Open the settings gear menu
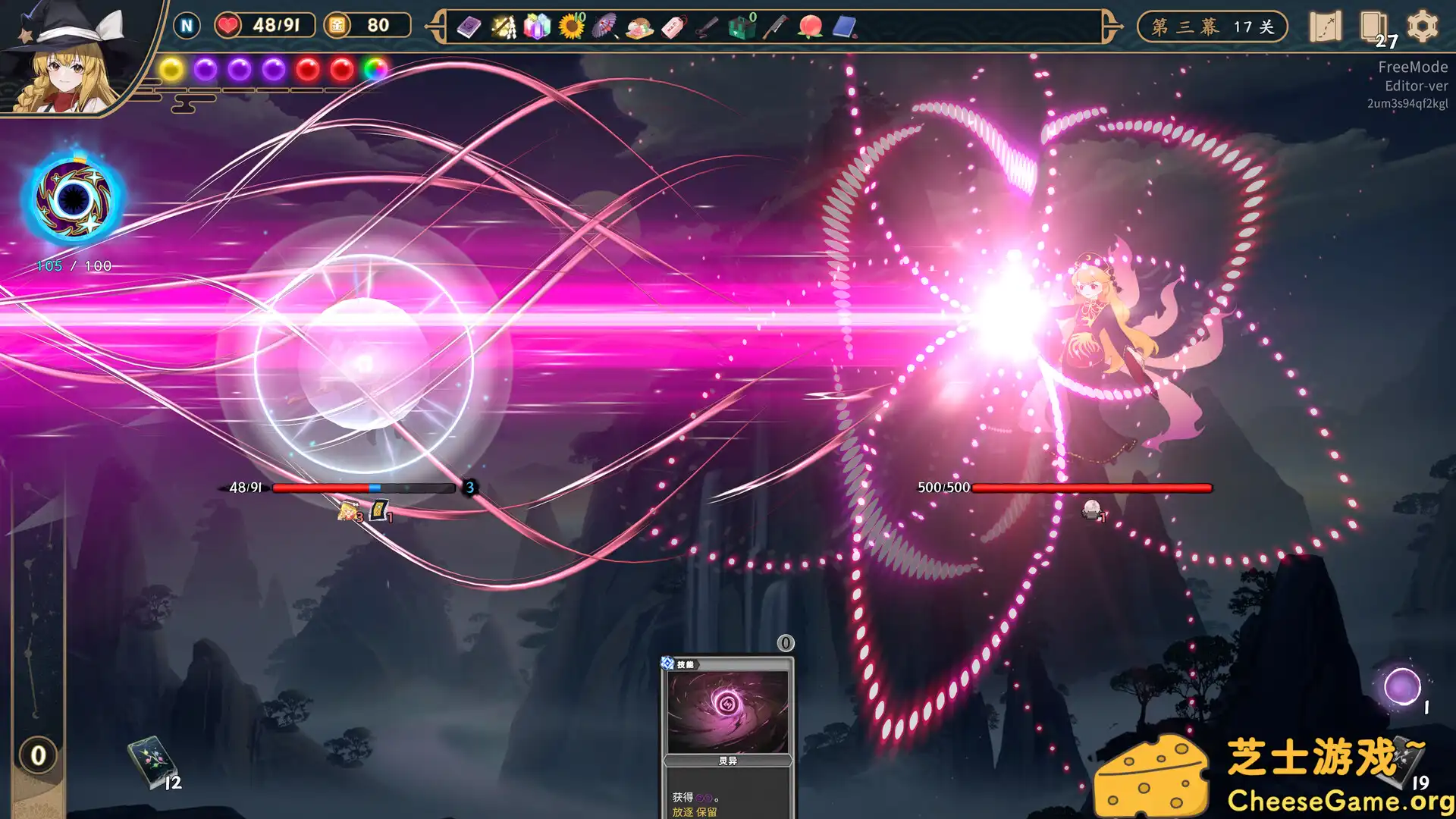Screen dimensions: 1456x819 pyautogui.click(x=1422, y=27)
